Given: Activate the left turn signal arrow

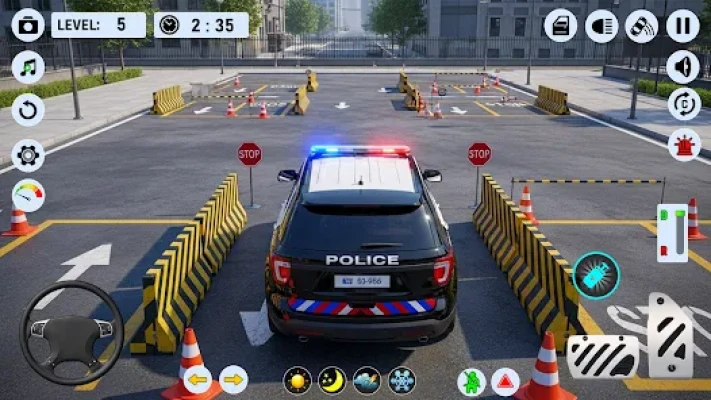Looking at the screenshot, I should [198, 380].
